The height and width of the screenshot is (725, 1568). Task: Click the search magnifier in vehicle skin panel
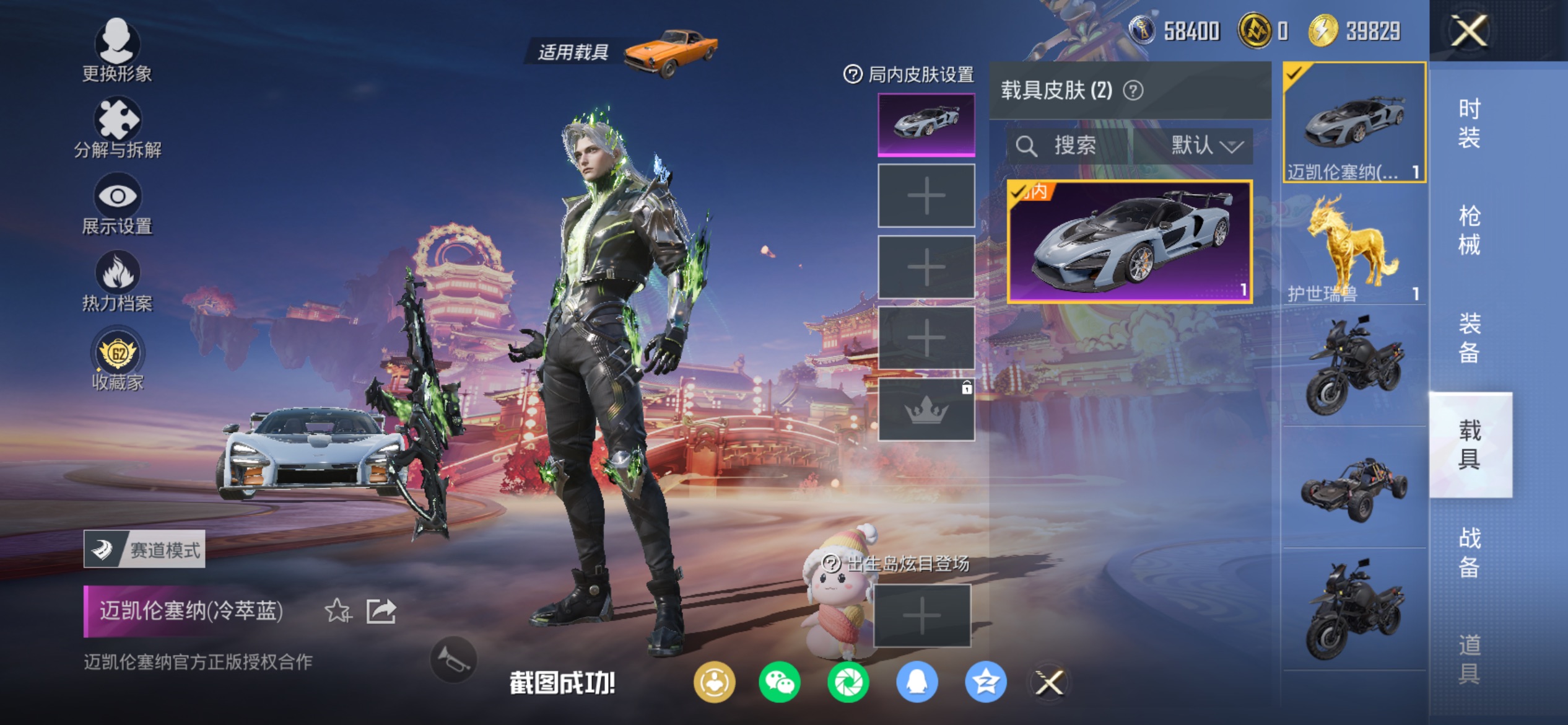pos(1028,146)
